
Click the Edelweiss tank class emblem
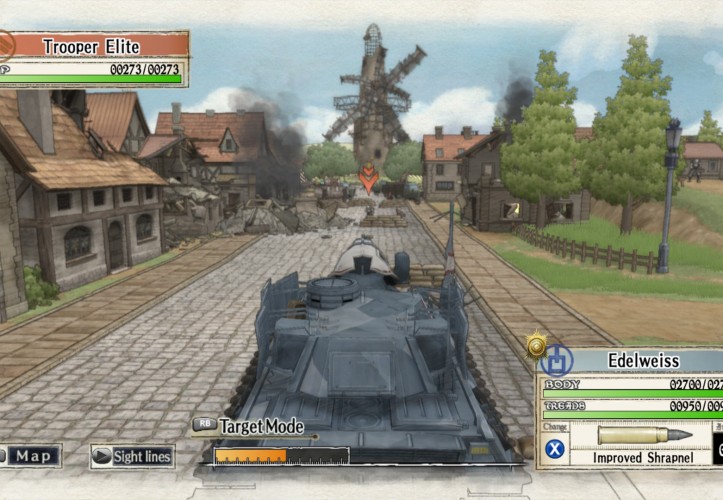click(555, 360)
